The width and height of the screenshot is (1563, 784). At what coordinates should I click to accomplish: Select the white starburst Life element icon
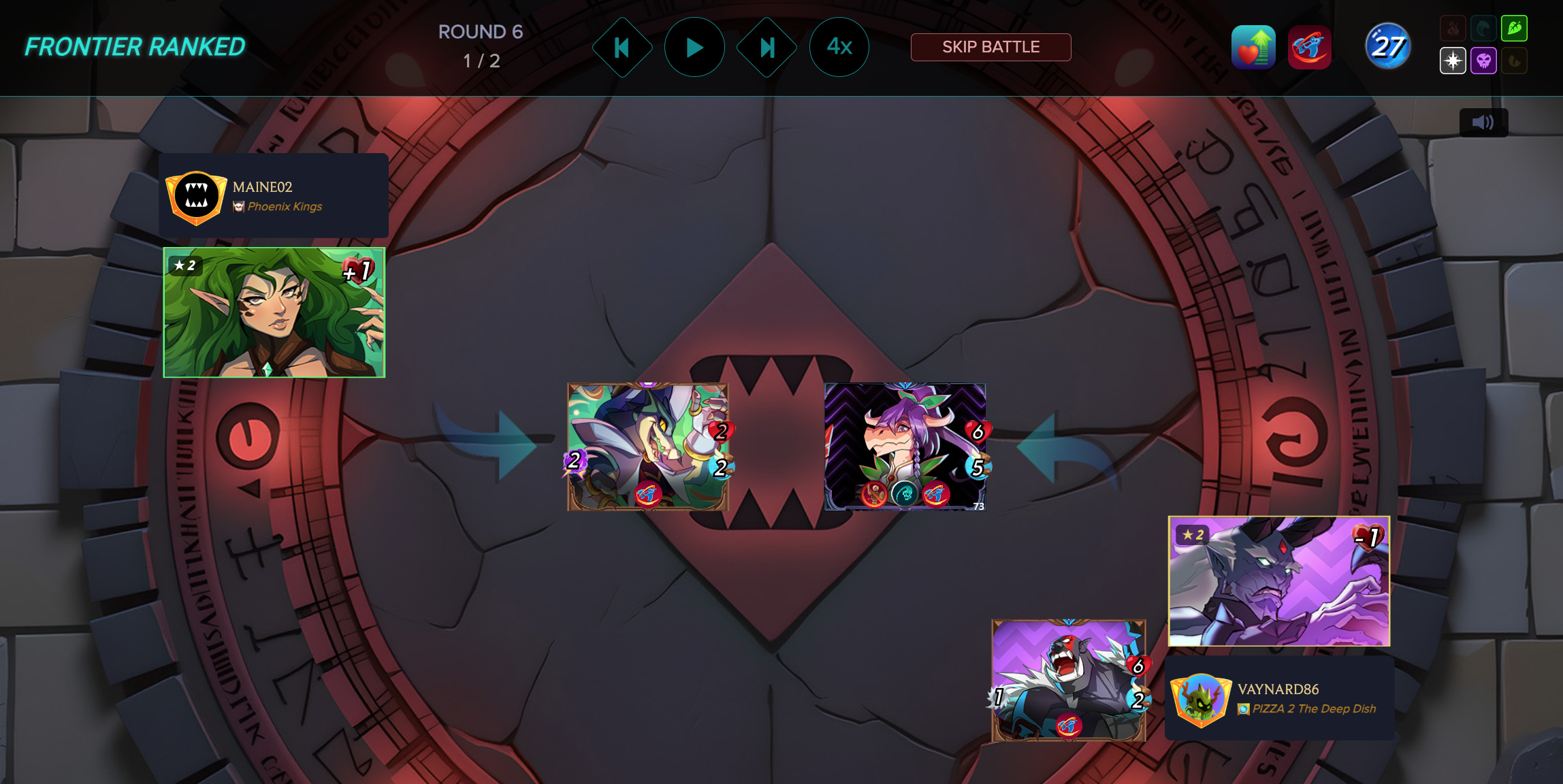(1453, 61)
